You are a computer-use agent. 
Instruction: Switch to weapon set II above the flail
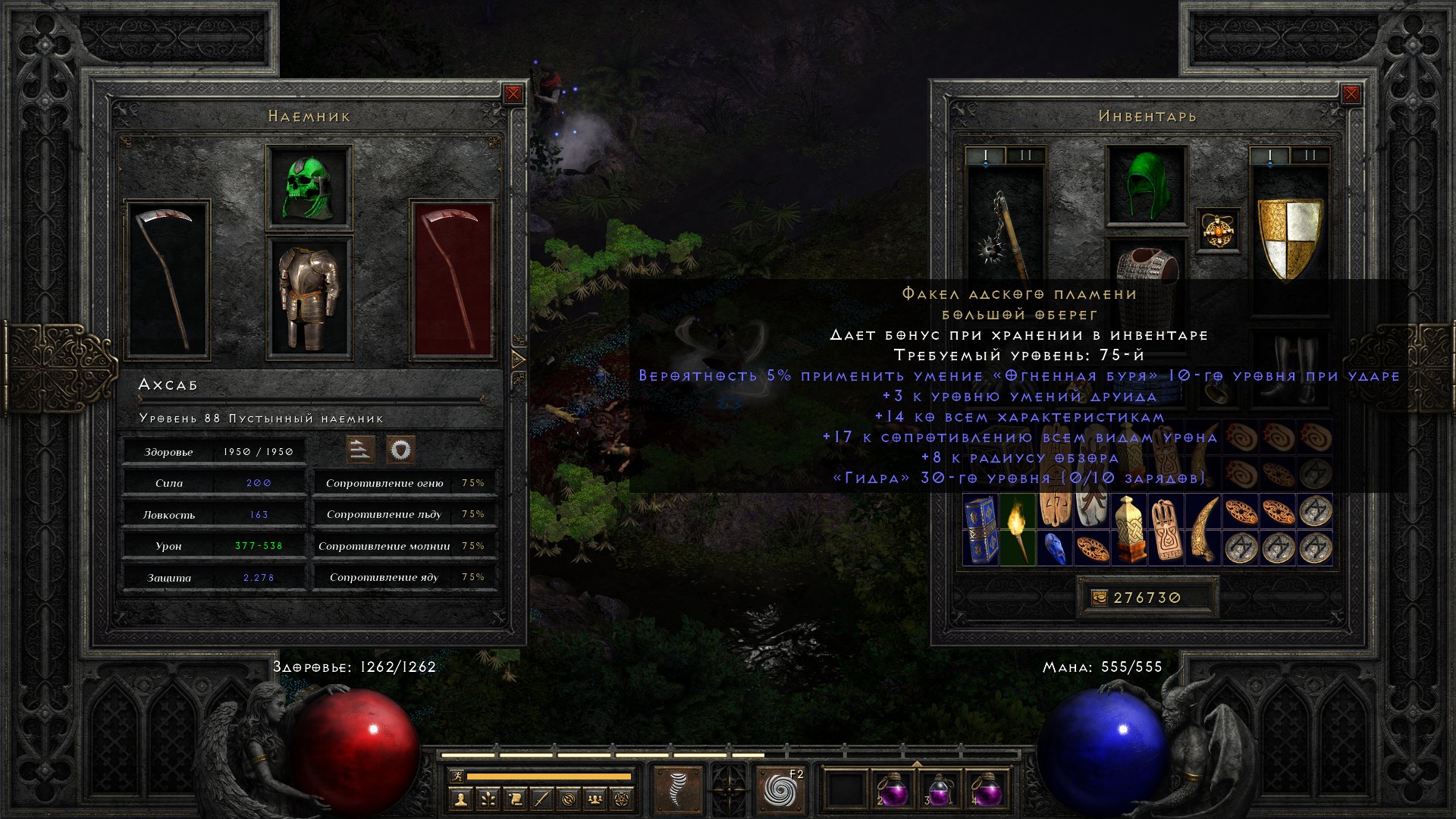tap(1025, 155)
